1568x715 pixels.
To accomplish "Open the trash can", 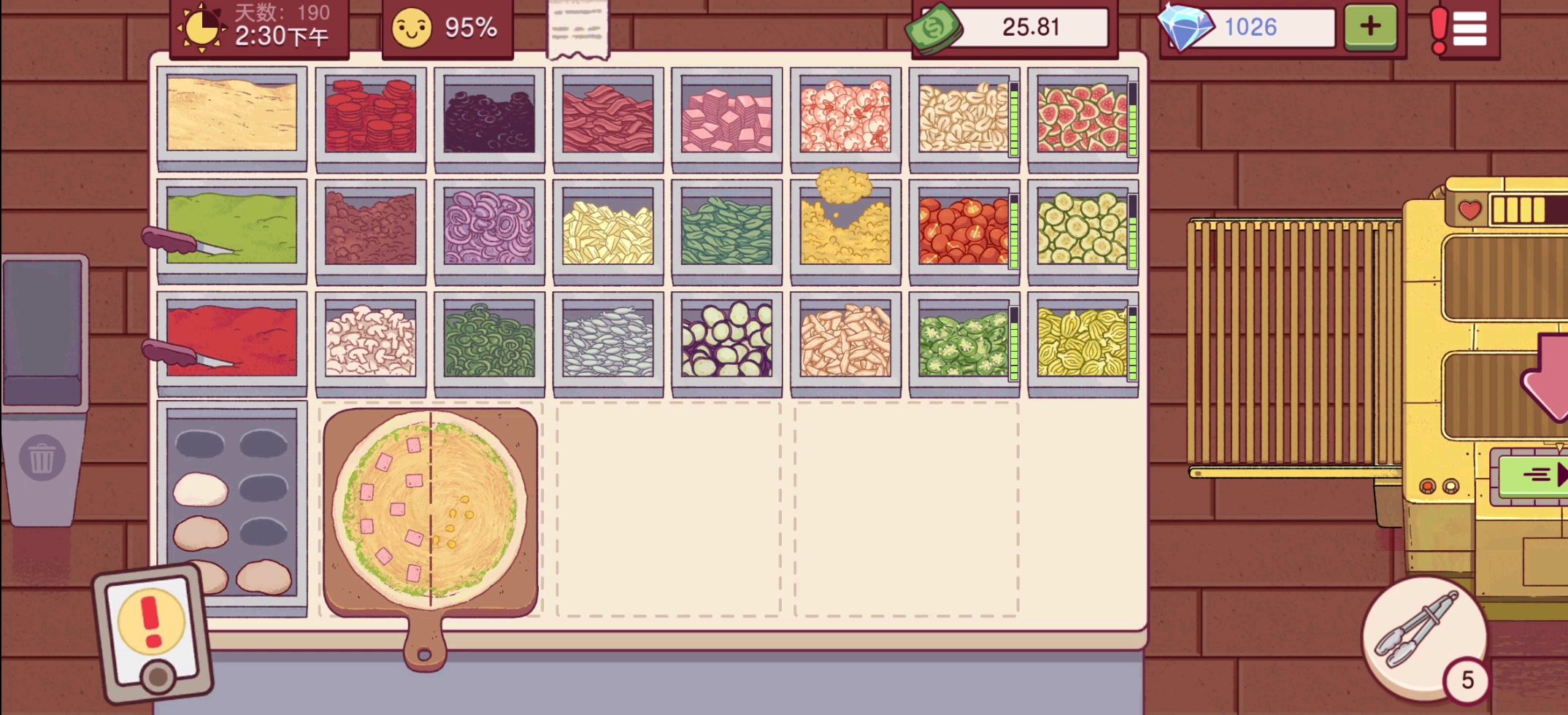I will [x=42, y=458].
